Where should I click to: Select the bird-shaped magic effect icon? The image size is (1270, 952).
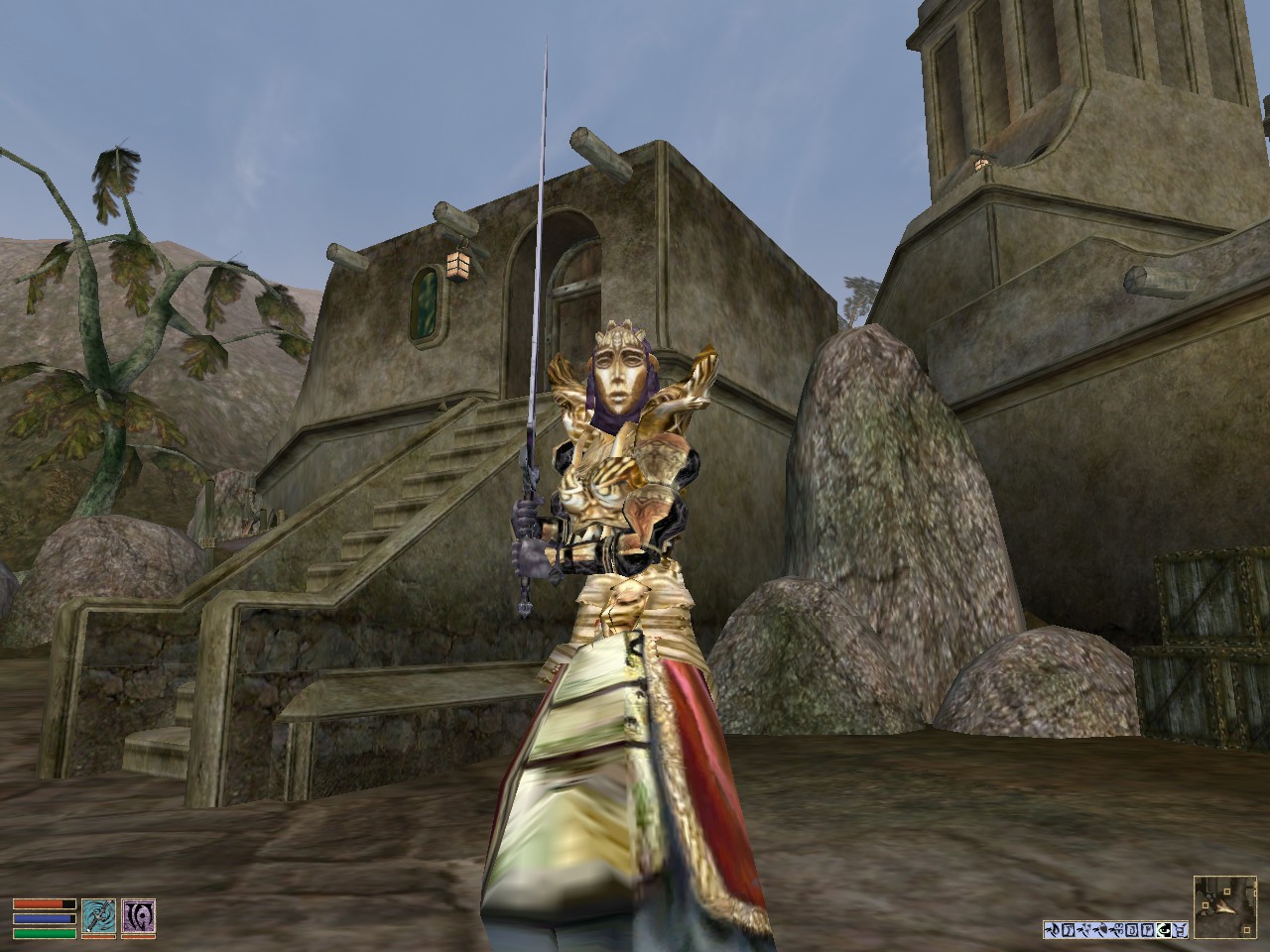(1085, 929)
